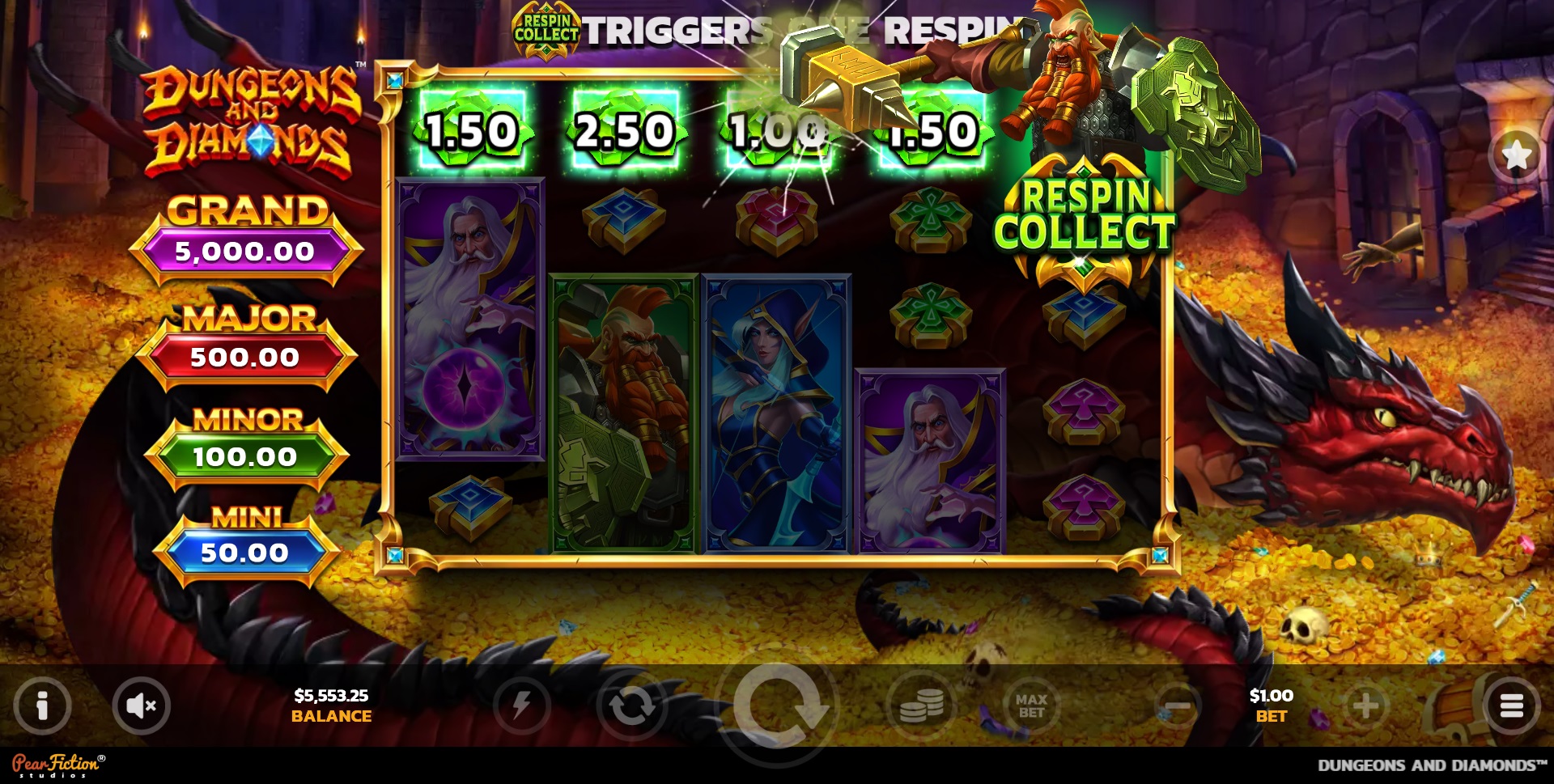1554x784 pixels.
Task: Click the star icon near the top right
Action: [1517, 155]
